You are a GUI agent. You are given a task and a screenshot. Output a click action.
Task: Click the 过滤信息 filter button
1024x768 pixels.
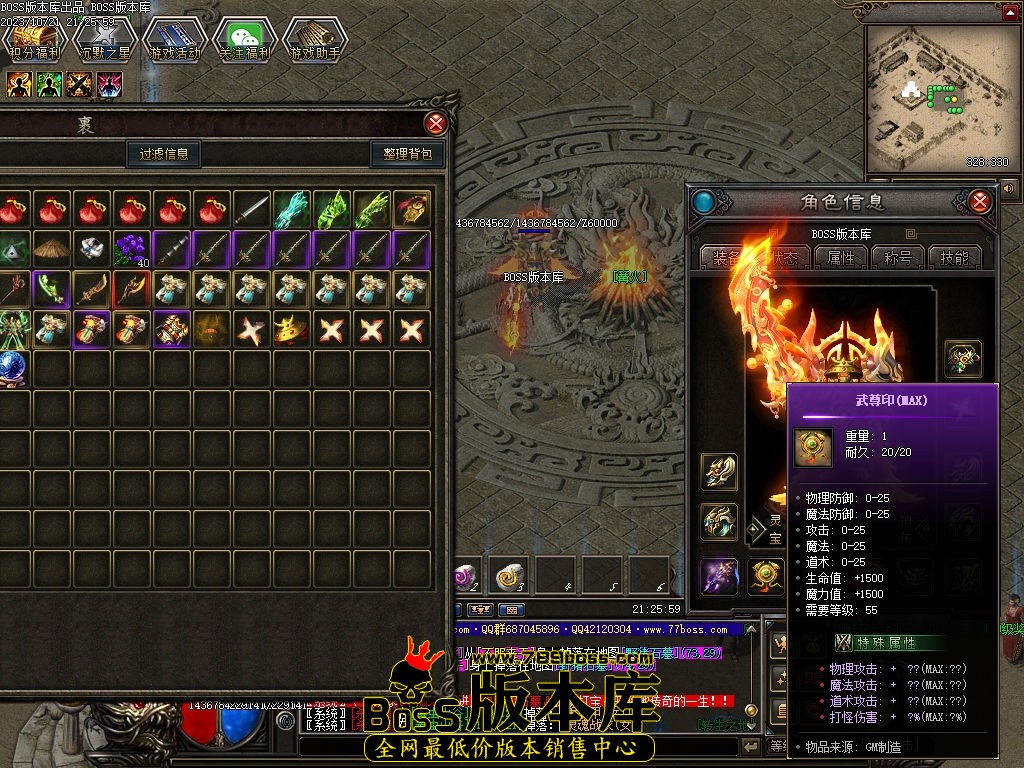tap(164, 154)
